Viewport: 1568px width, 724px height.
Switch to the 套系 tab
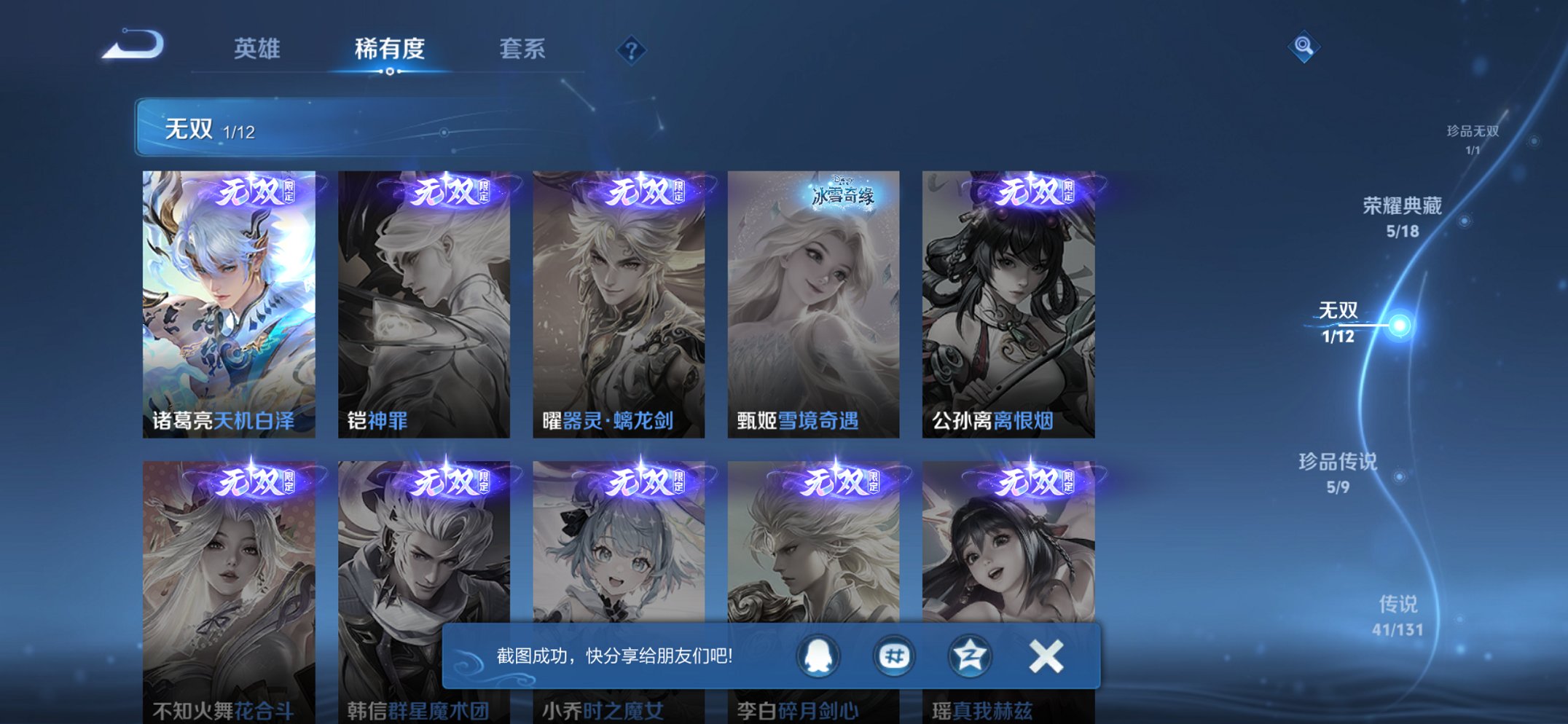522,49
